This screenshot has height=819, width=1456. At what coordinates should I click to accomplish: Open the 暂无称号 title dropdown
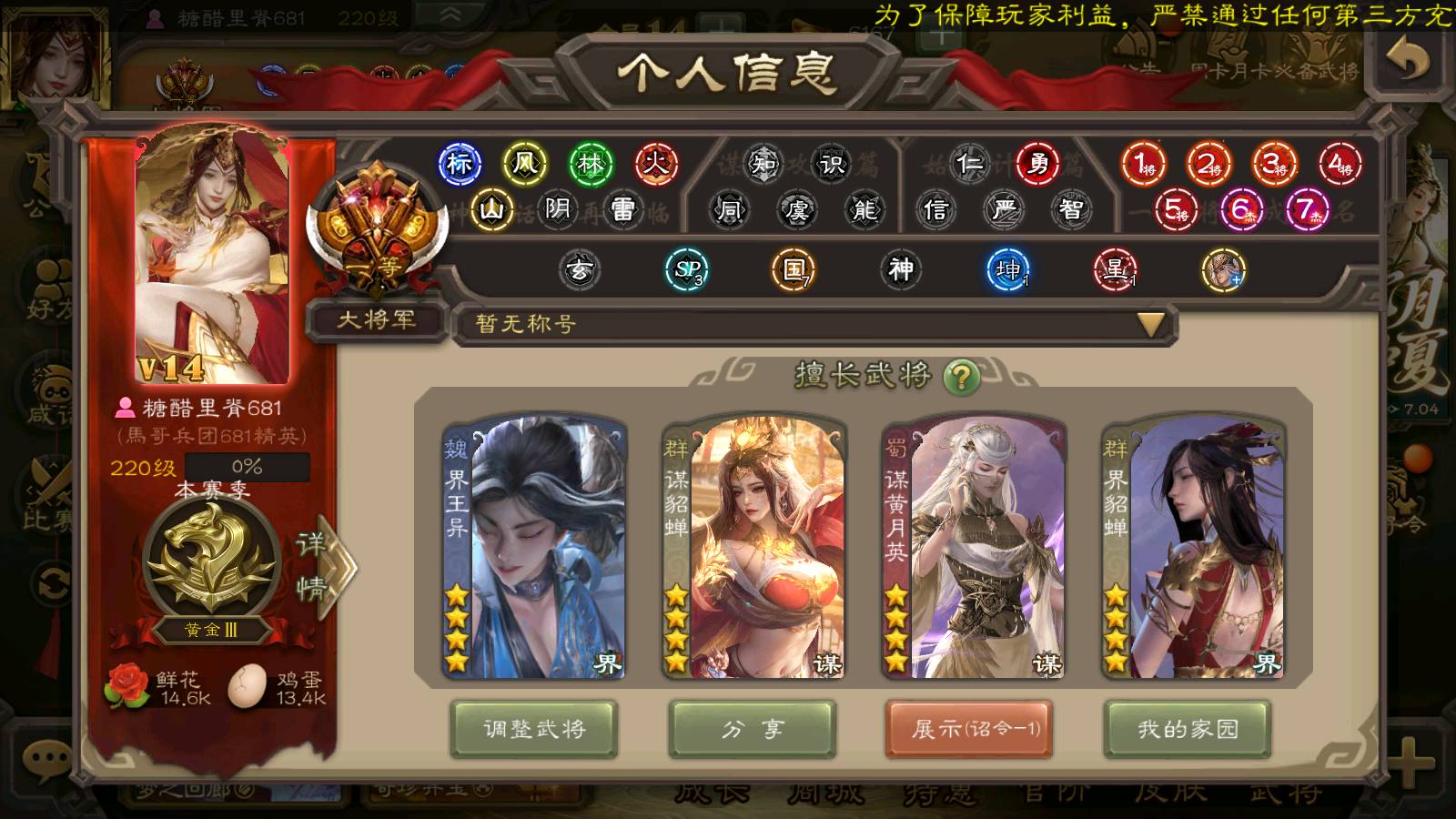click(1150, 325)
